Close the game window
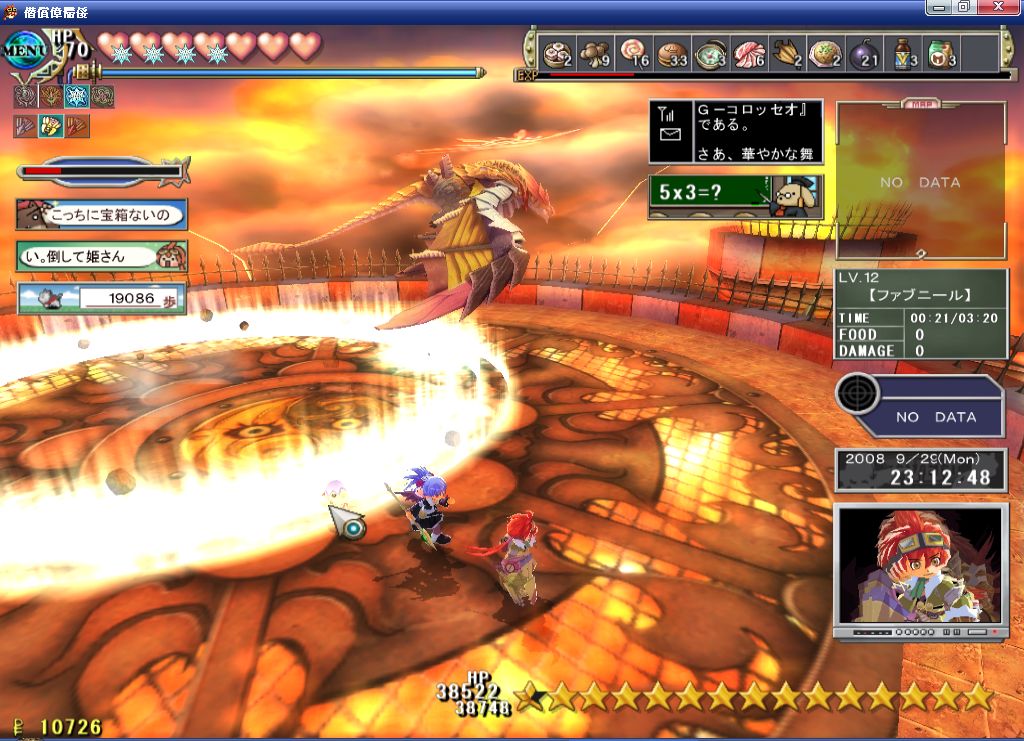 [1005, 7]
